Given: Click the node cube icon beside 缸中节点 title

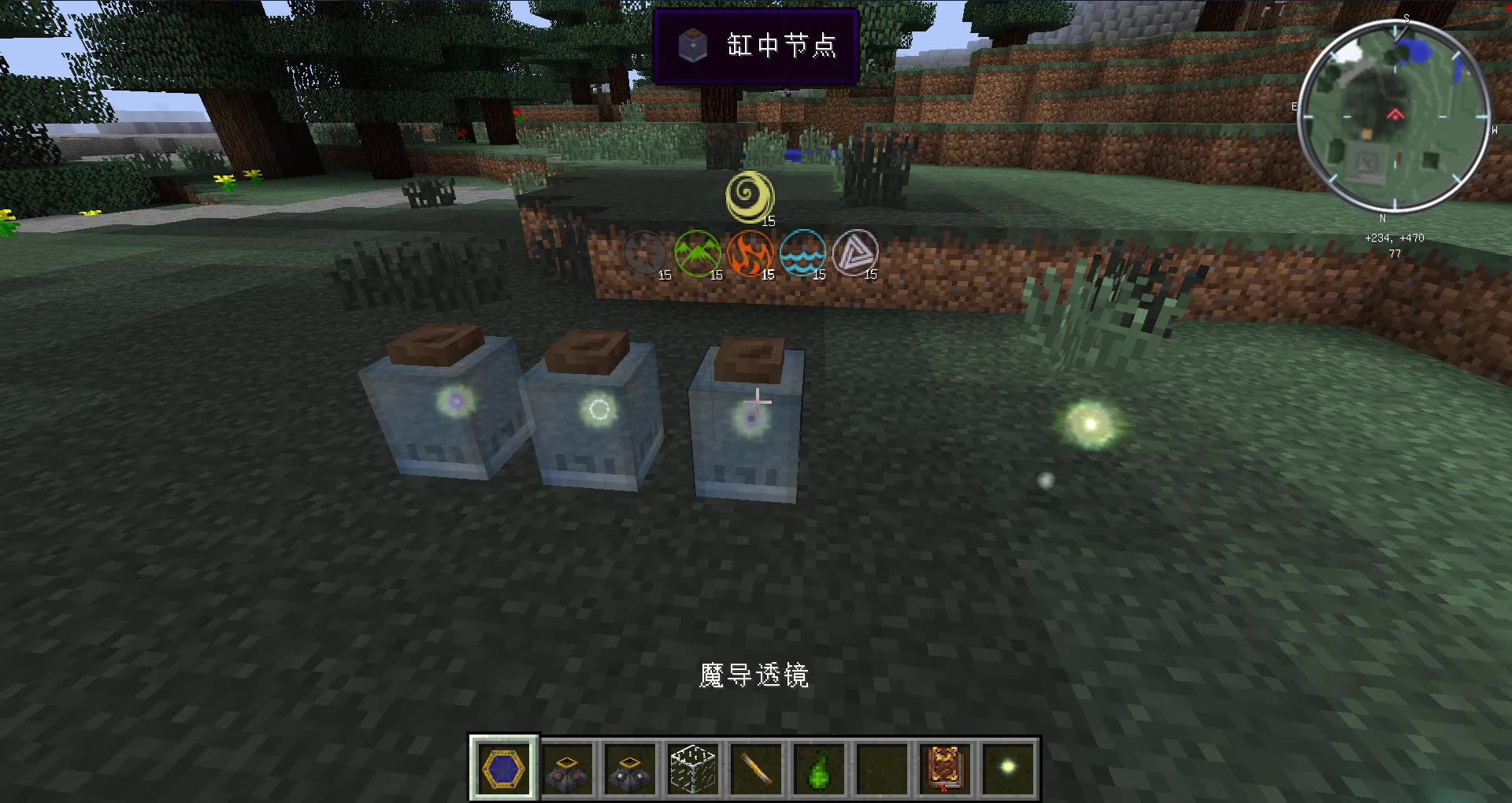Looking at the screenshot, I should click(693, 46).
